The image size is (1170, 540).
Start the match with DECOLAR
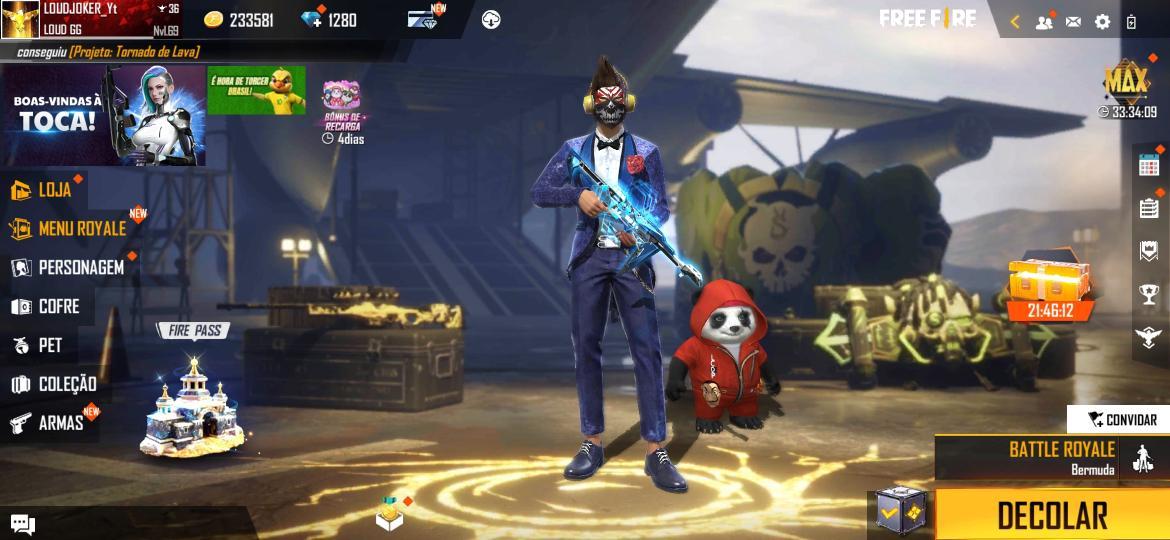1052,515
